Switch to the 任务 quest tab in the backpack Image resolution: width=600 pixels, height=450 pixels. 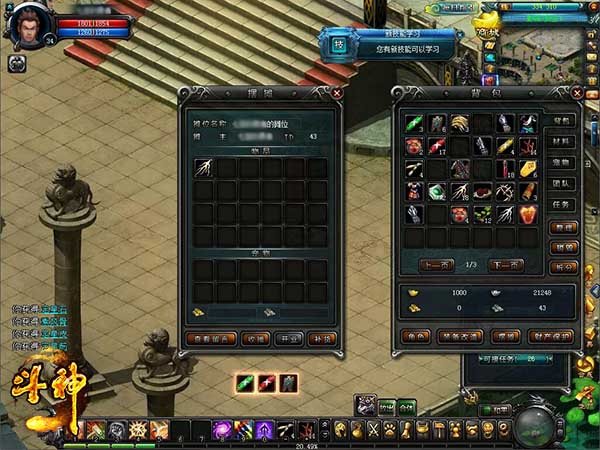click(561, 204)
